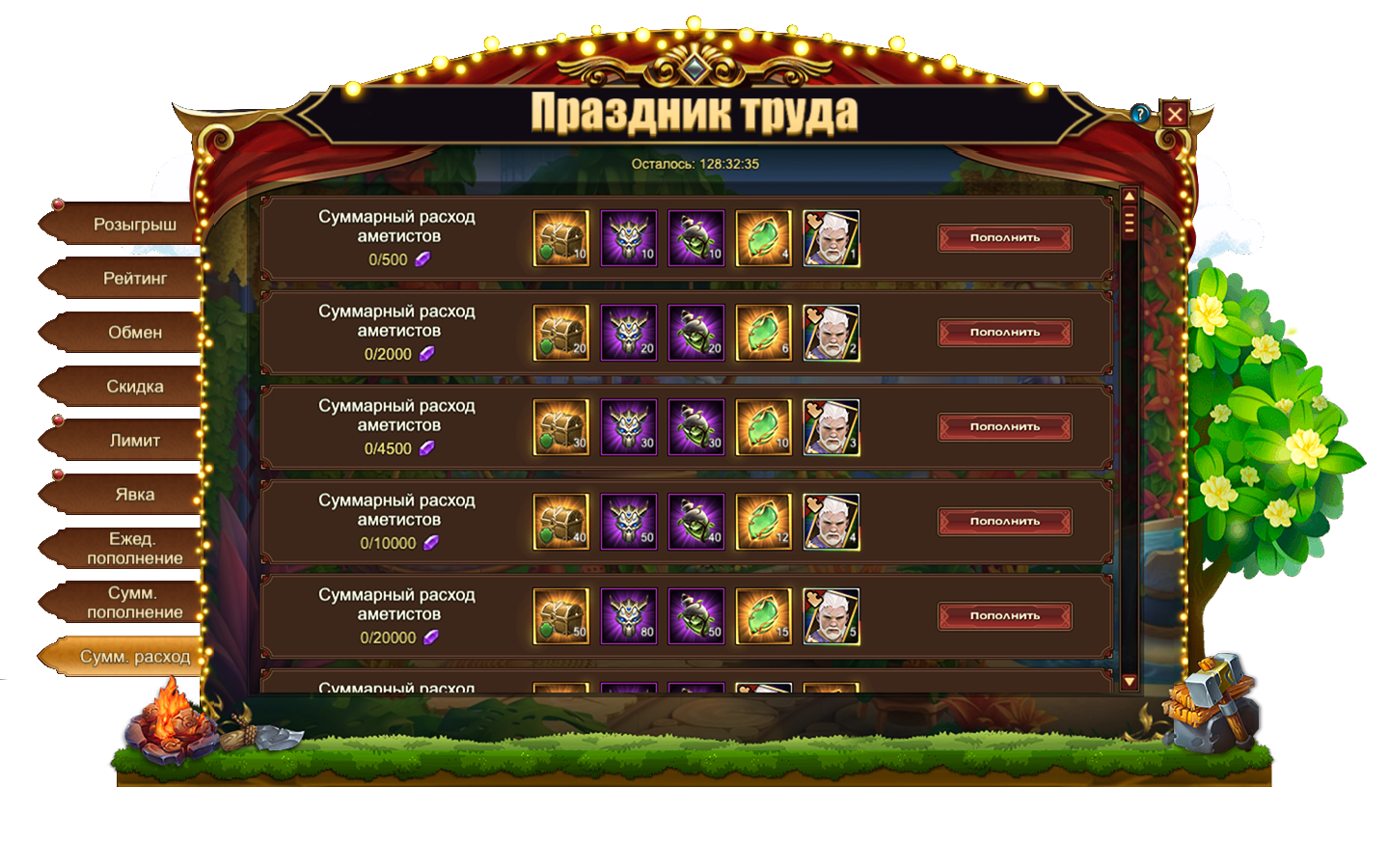The width and height of the screenshot is (1389, 868).
Task: Open the Рейтинг tab
Action: [x=134, y=279]
